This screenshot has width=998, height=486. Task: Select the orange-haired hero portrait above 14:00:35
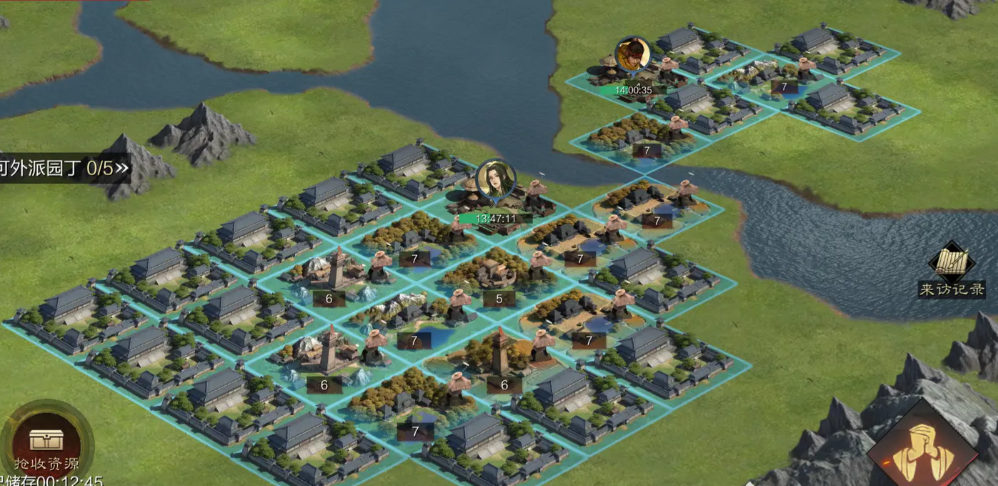pos(632,55)
